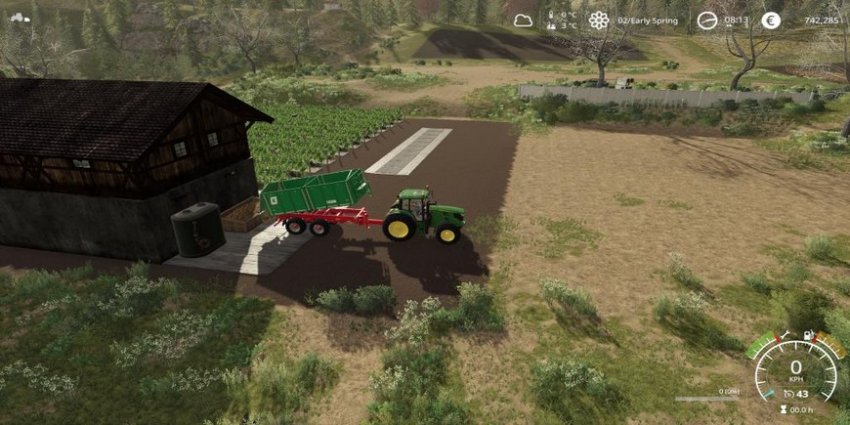850x425 pixels.
Task: Click the white vehicle icon in top-left corner
Action: (19, 16)
